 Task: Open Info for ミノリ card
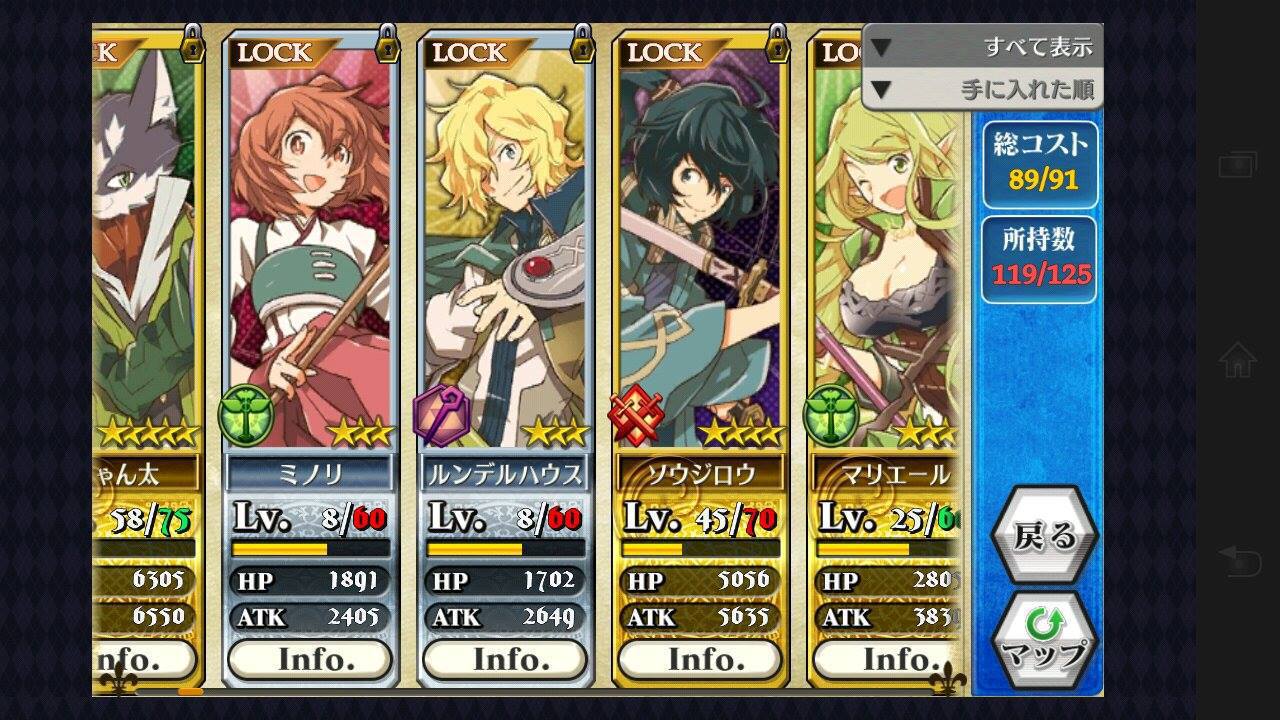[309, 660]
